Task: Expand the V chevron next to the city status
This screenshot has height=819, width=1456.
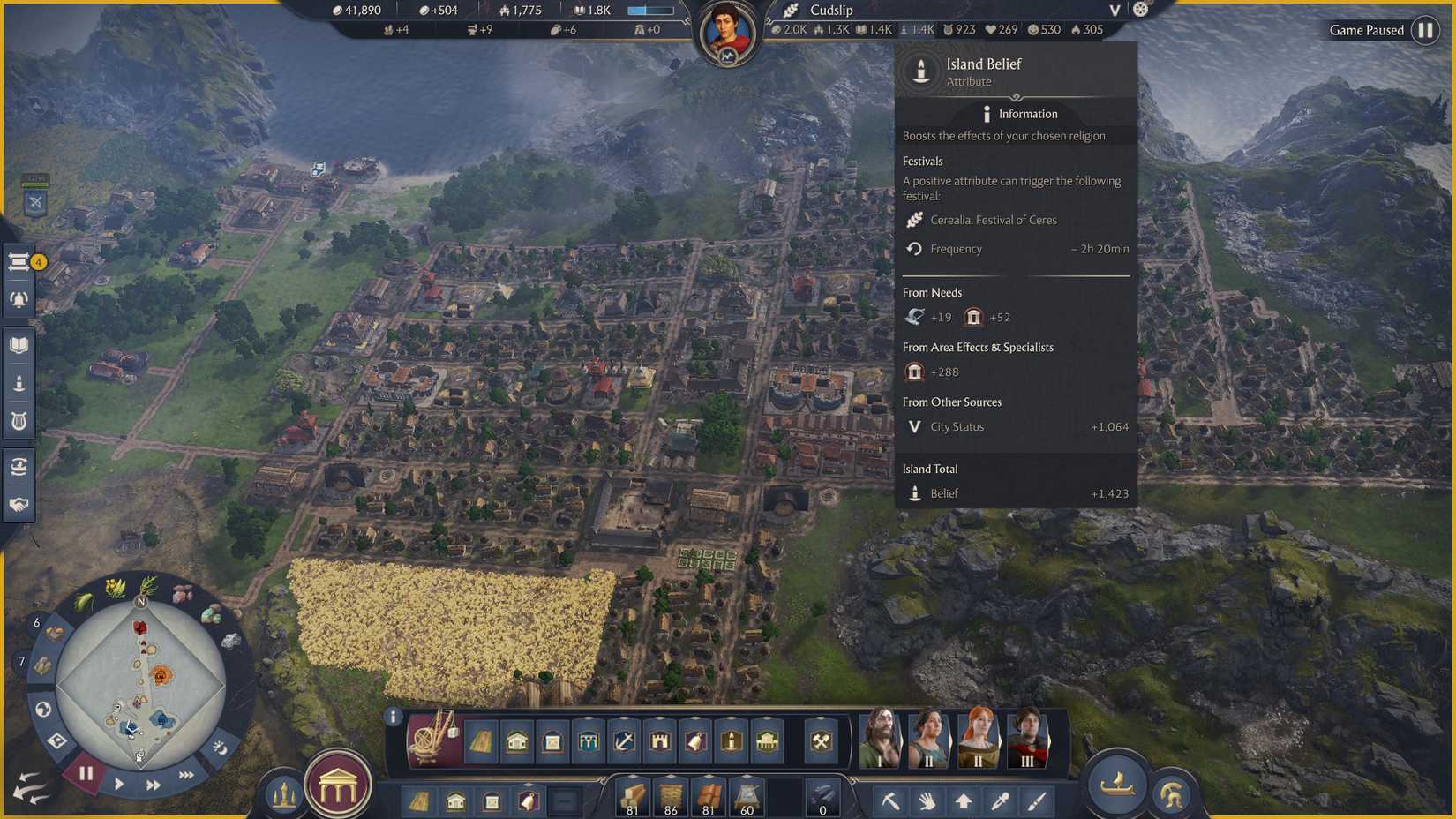Action: [1113, 10]
